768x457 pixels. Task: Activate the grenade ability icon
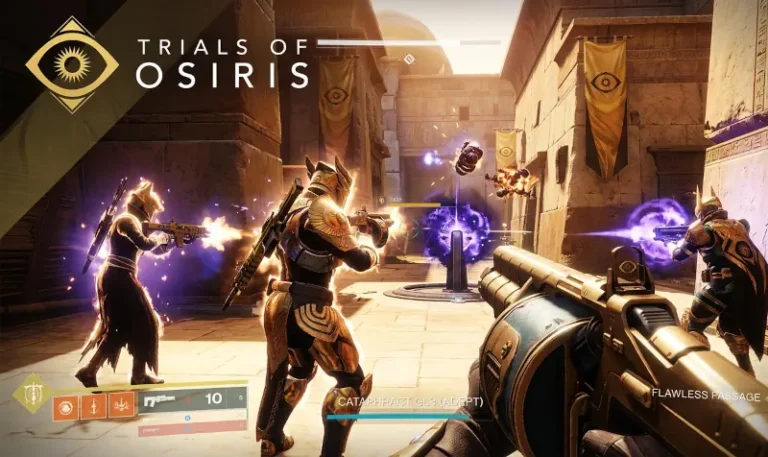tap(66, 405)
